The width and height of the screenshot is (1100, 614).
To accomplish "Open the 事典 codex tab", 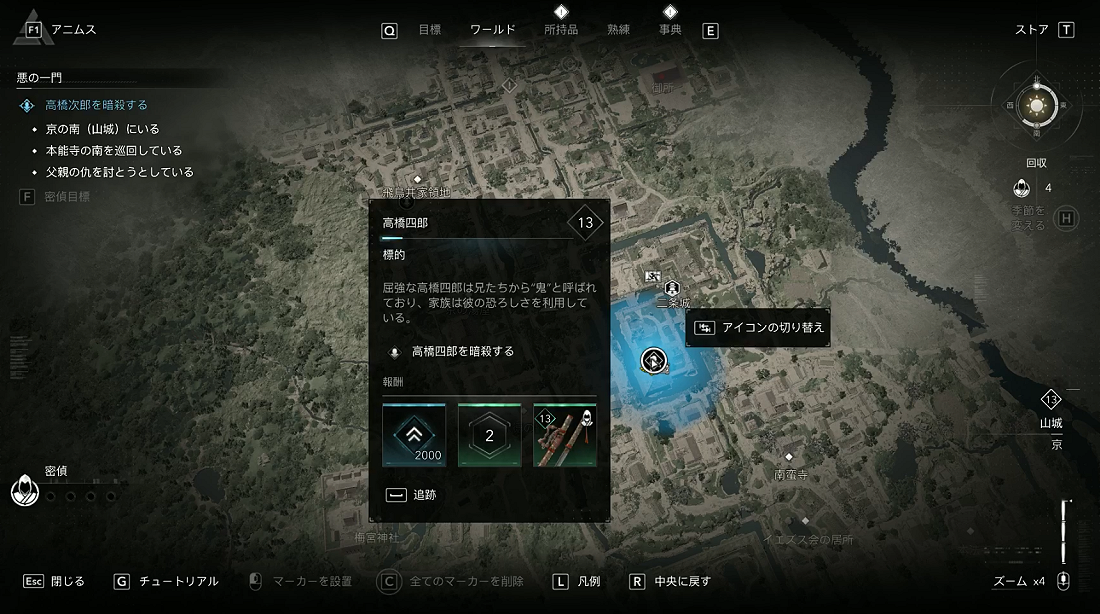I will coord(670,30).
